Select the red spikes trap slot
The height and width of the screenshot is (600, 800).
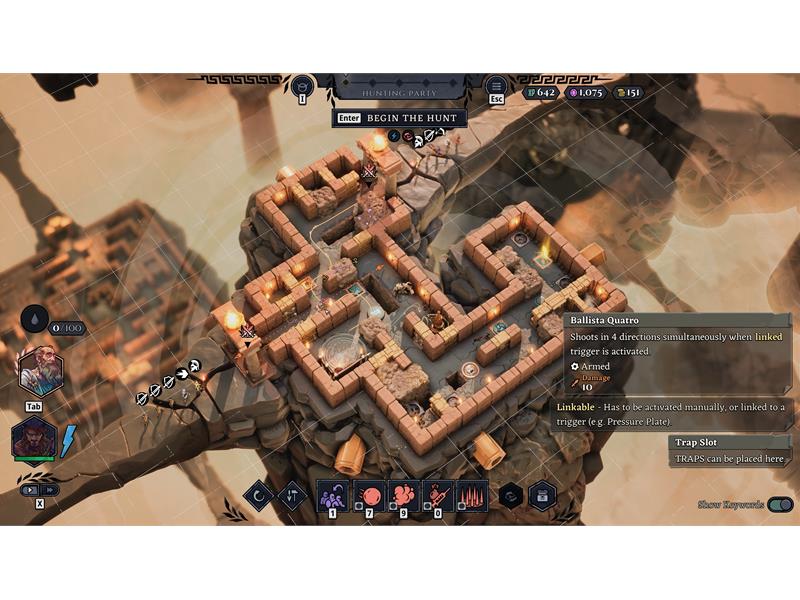tap(471, 495)
